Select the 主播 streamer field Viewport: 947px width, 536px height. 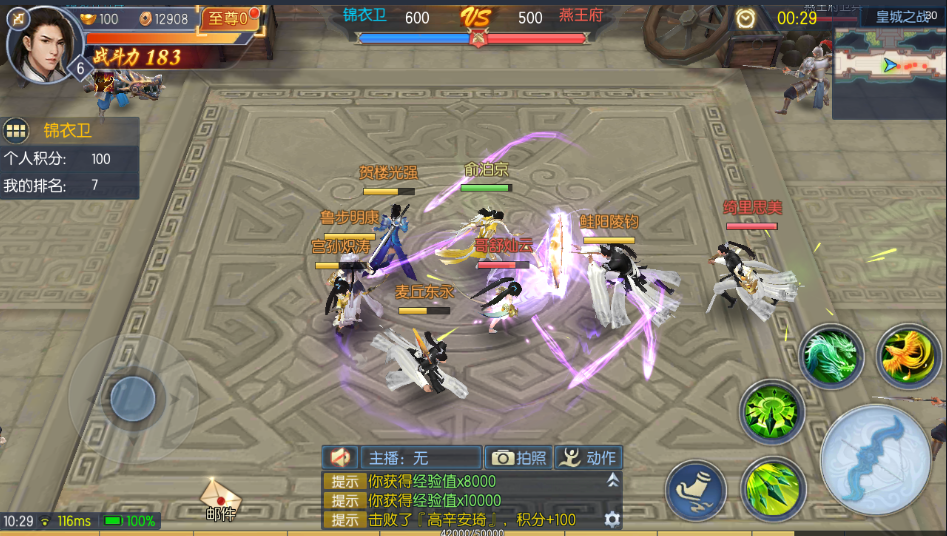pyautogui.click(x=420, y=457)
